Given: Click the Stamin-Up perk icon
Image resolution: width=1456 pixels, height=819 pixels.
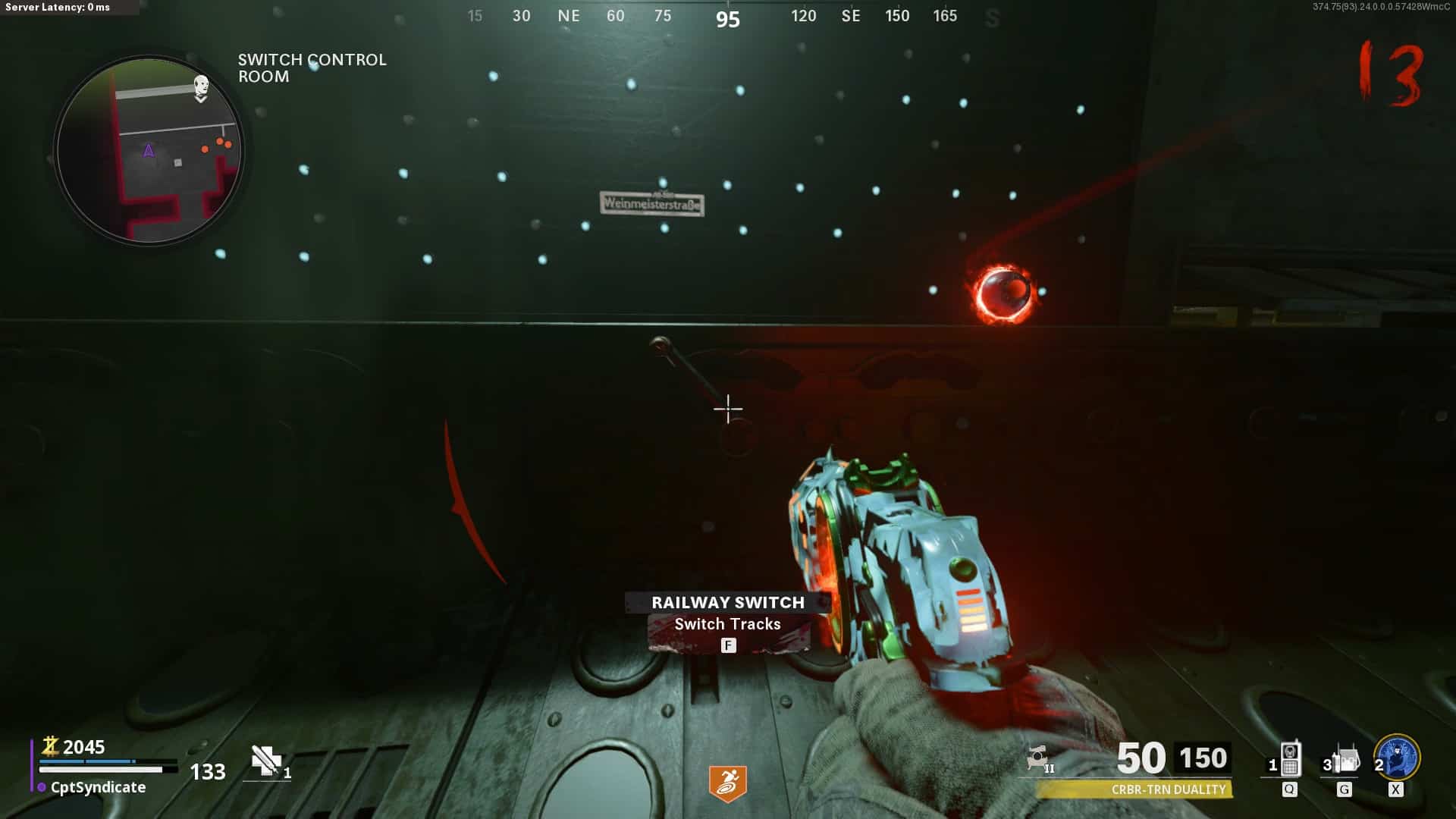Looking at the screenshot, I should click(x=727, y=783).
